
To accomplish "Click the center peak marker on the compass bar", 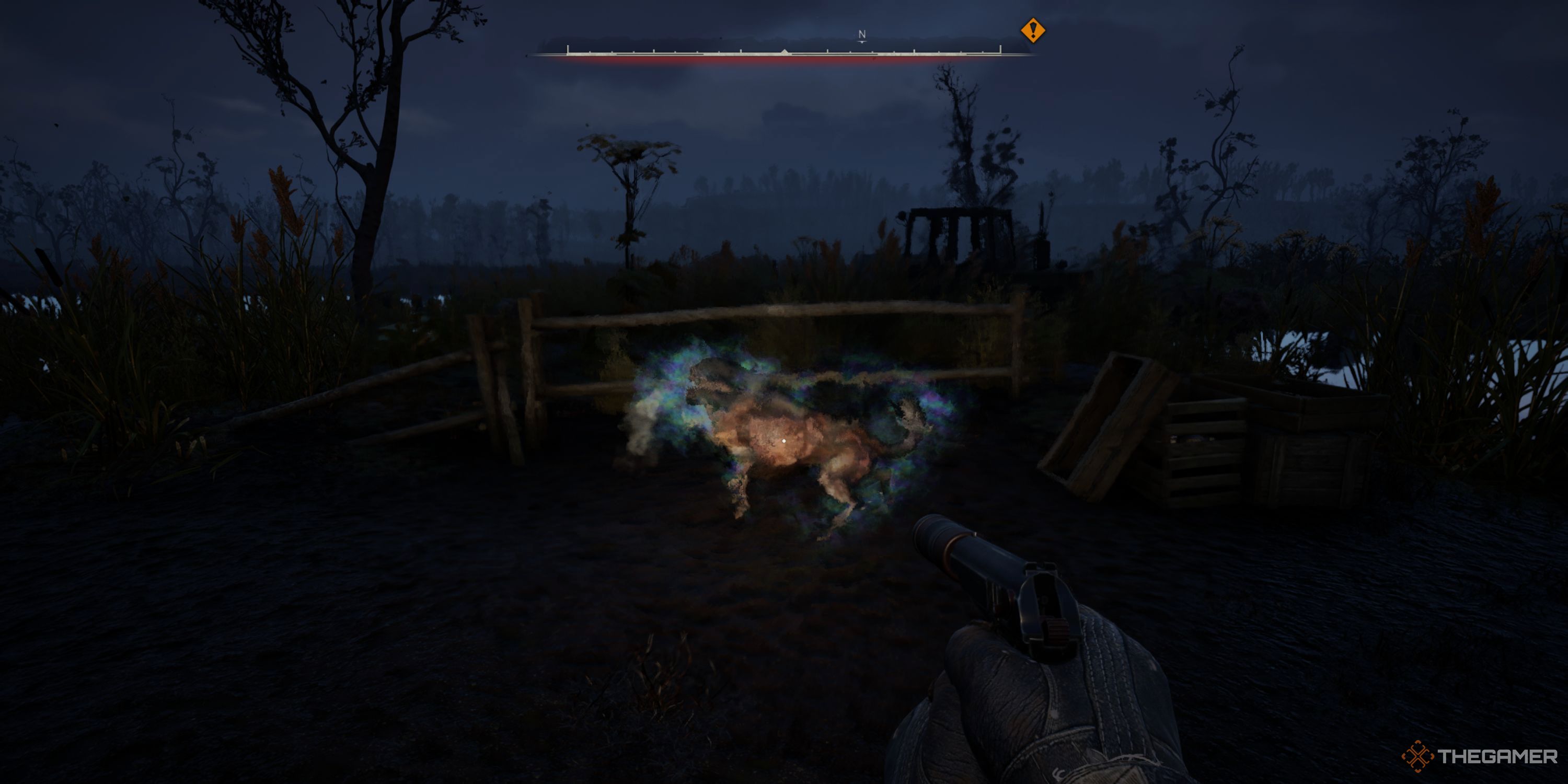I will click(784, 51).
